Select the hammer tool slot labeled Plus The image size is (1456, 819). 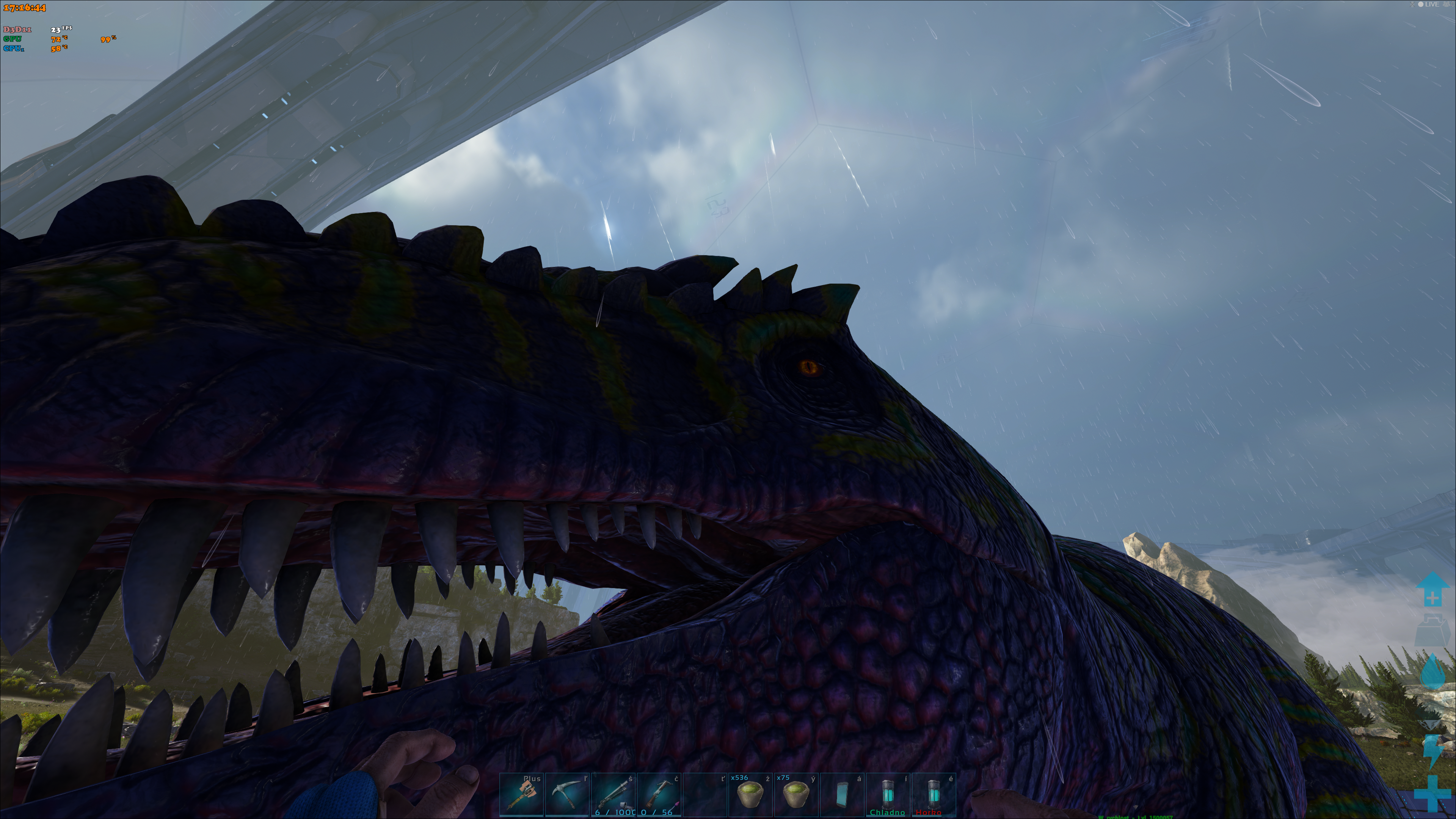(x=522, y=795)
